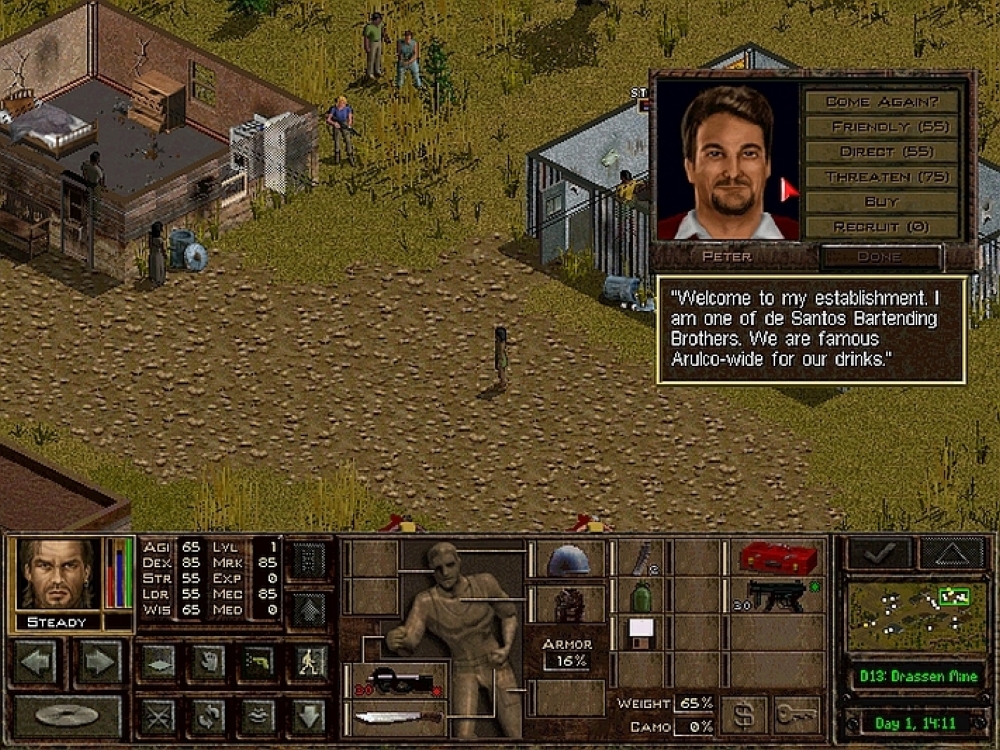The width and height of the screenshot is (1000, 750).
Task: Click the sector minimap
Action: pyautogui.click(x=917, y=615)
